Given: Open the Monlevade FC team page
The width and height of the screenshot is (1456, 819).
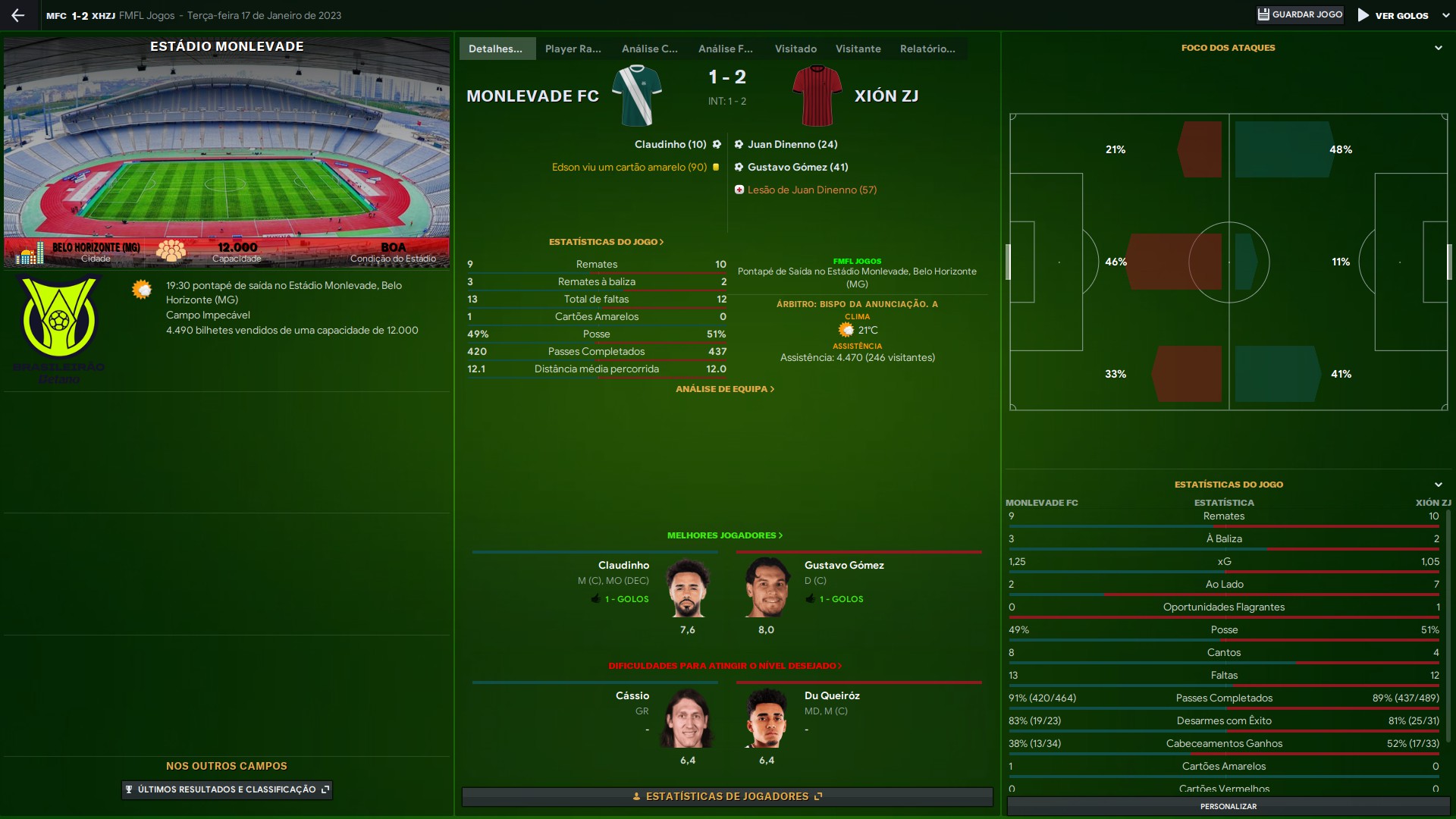Looking at the screenshot, I should point(532,96).
